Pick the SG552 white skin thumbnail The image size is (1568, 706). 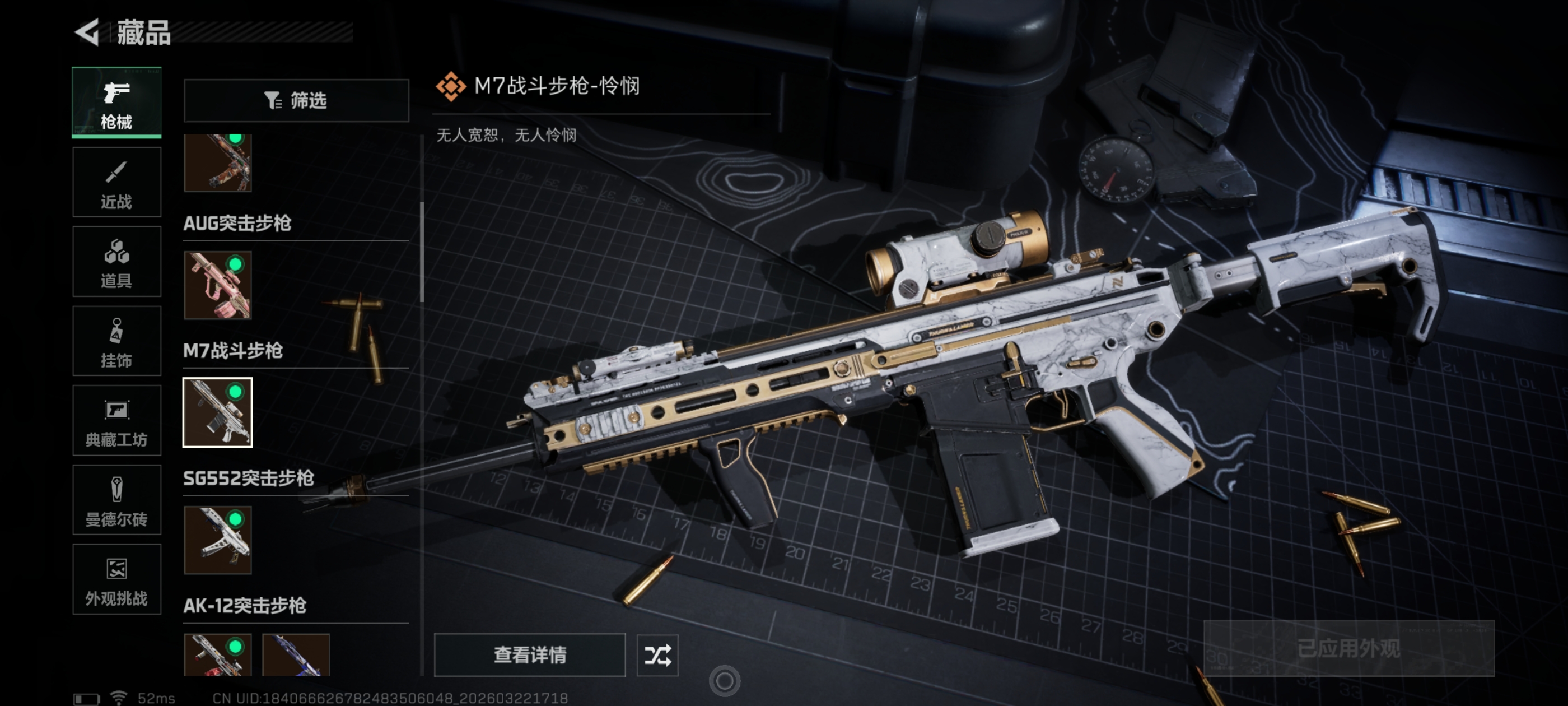[x=218, y=540]
